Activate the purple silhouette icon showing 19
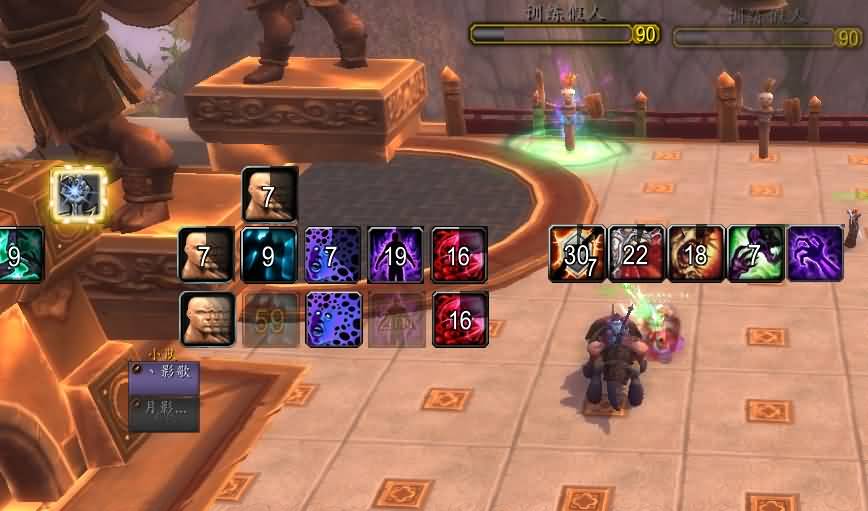This screenshot has height=511, width=868. pyautogui.click(x=396, y=255)
